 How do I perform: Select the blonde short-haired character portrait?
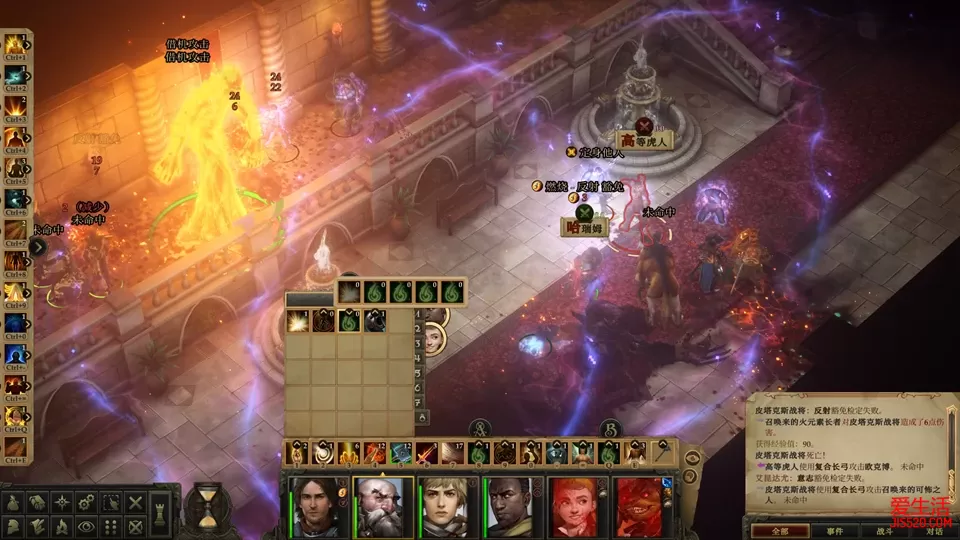pyautogui.click(x=447, y=506)
